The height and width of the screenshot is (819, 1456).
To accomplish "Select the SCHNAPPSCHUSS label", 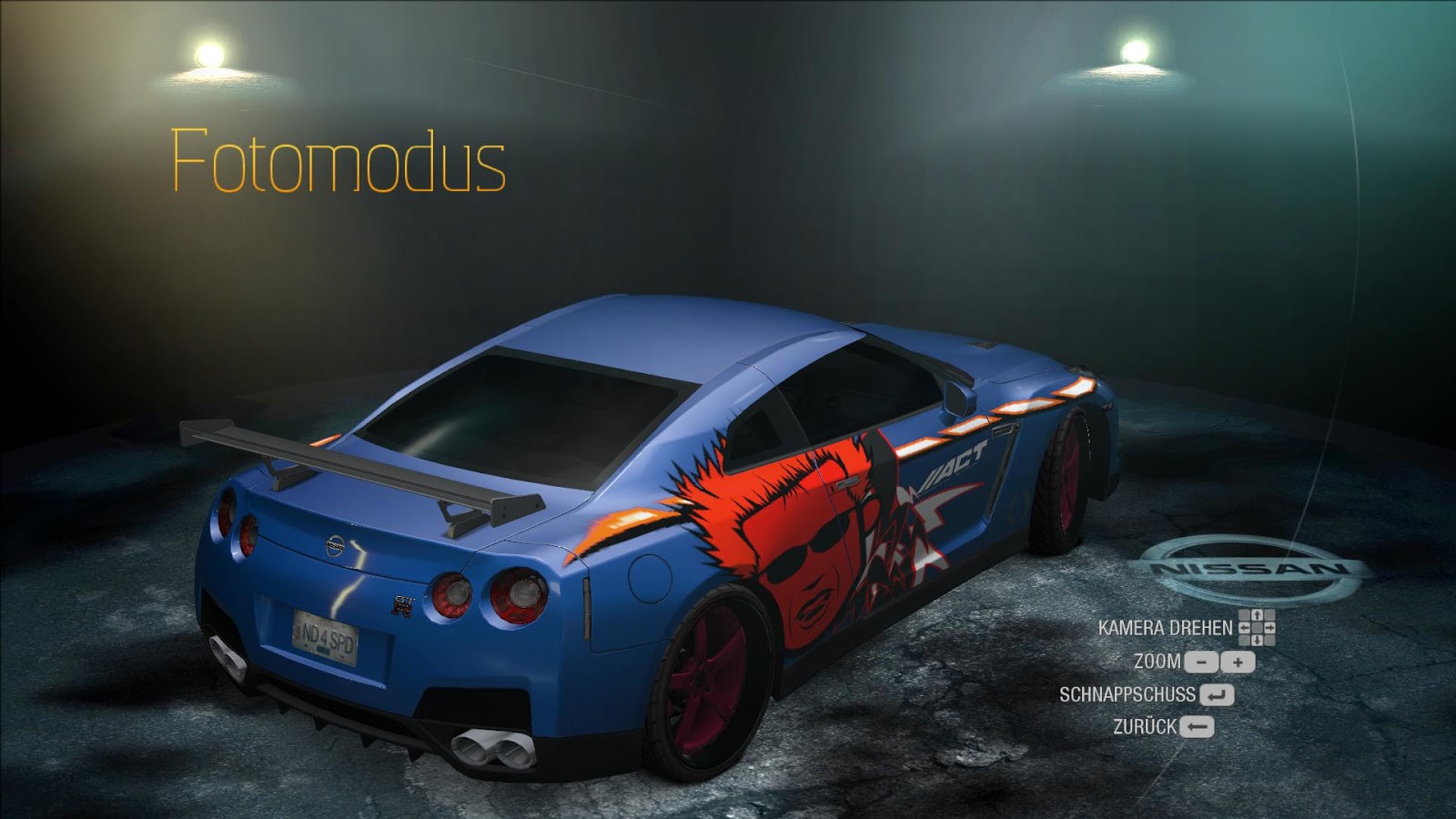I will [1126, 693].
